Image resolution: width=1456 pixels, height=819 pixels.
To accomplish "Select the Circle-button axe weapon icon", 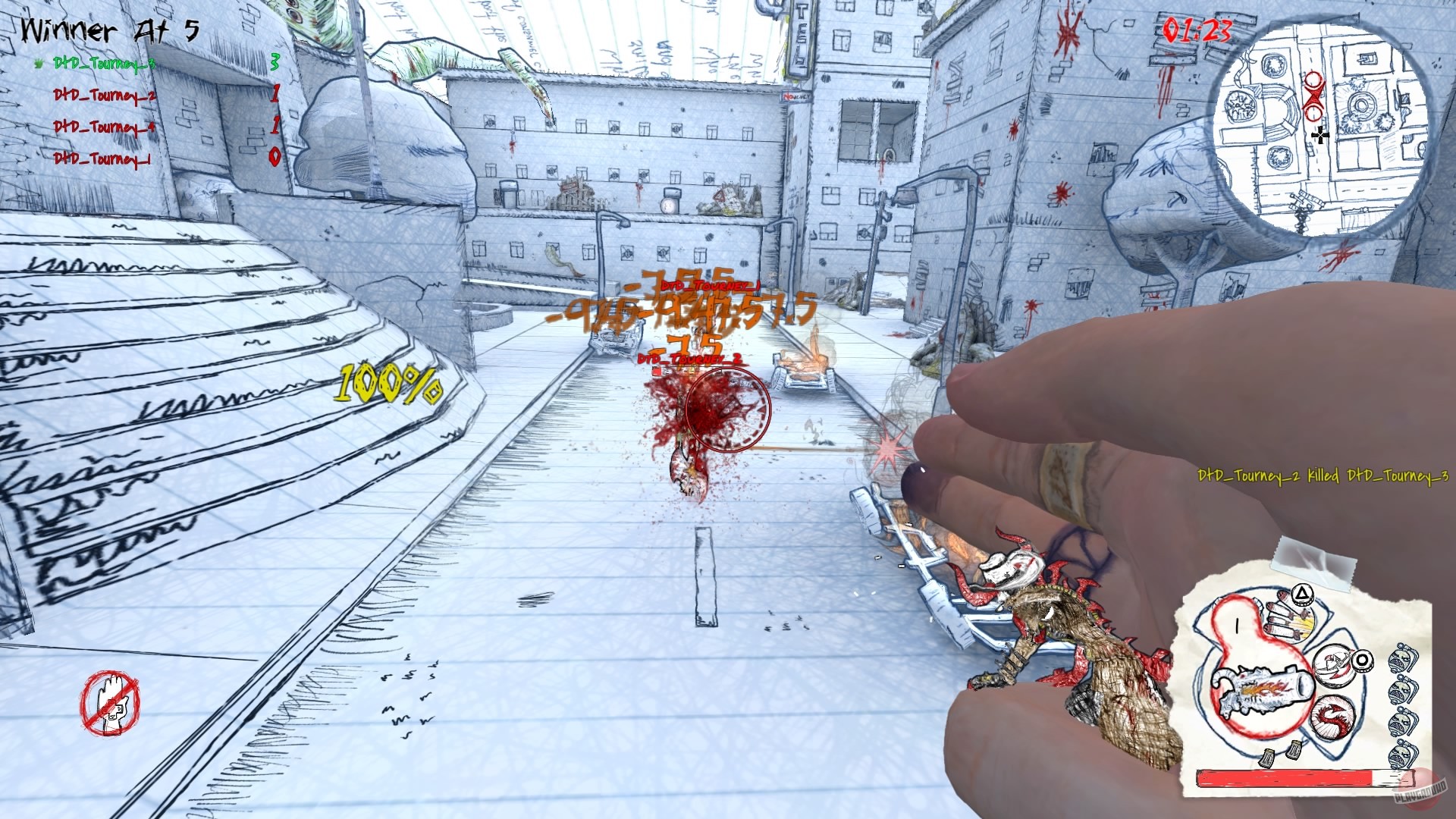I will point(1363,660).
